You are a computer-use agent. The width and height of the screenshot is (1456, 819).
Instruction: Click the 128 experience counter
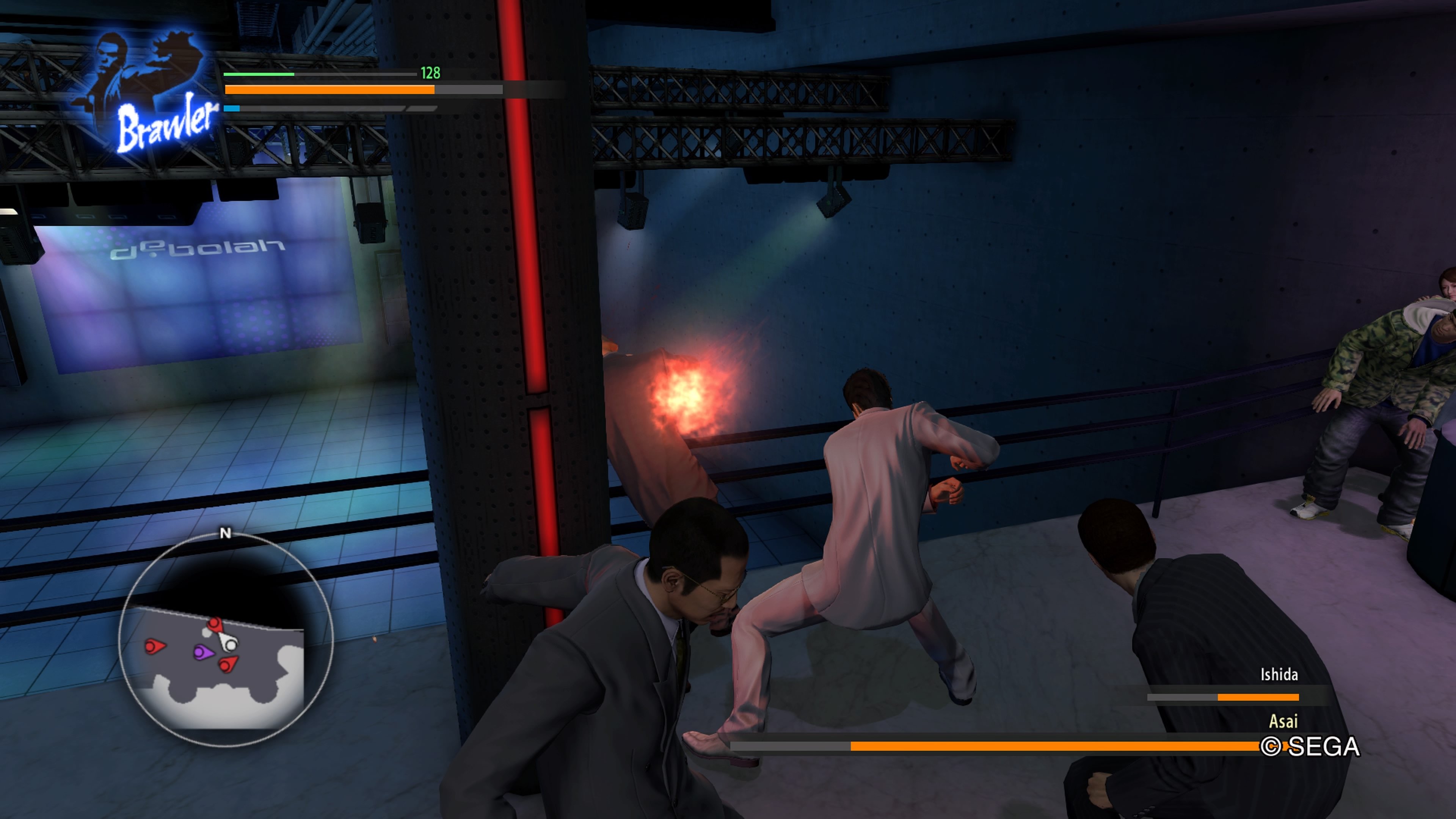pyautogui.click(x=431, y=73)
